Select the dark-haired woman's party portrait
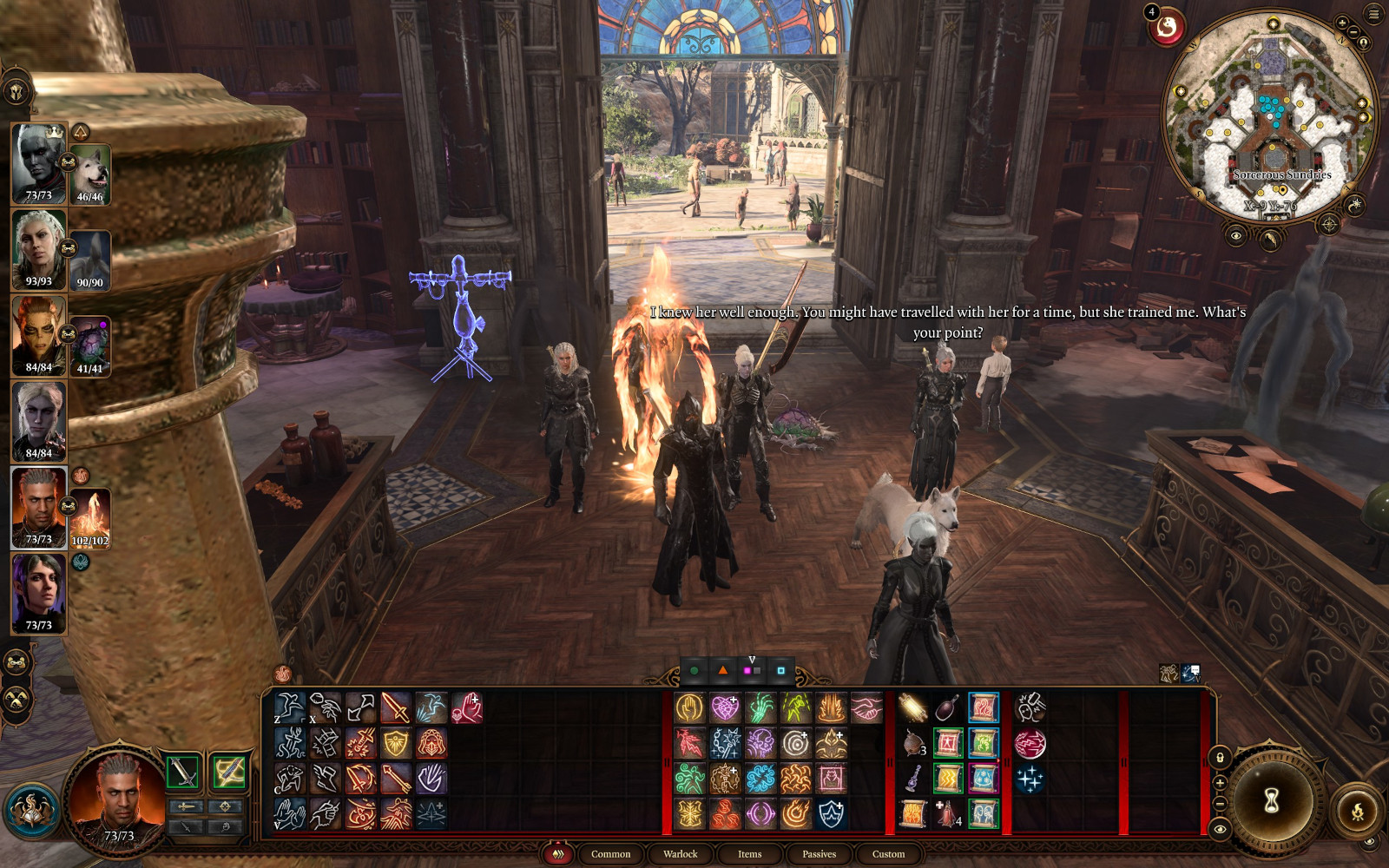1389x868 pixels. [x=38, y=593]
